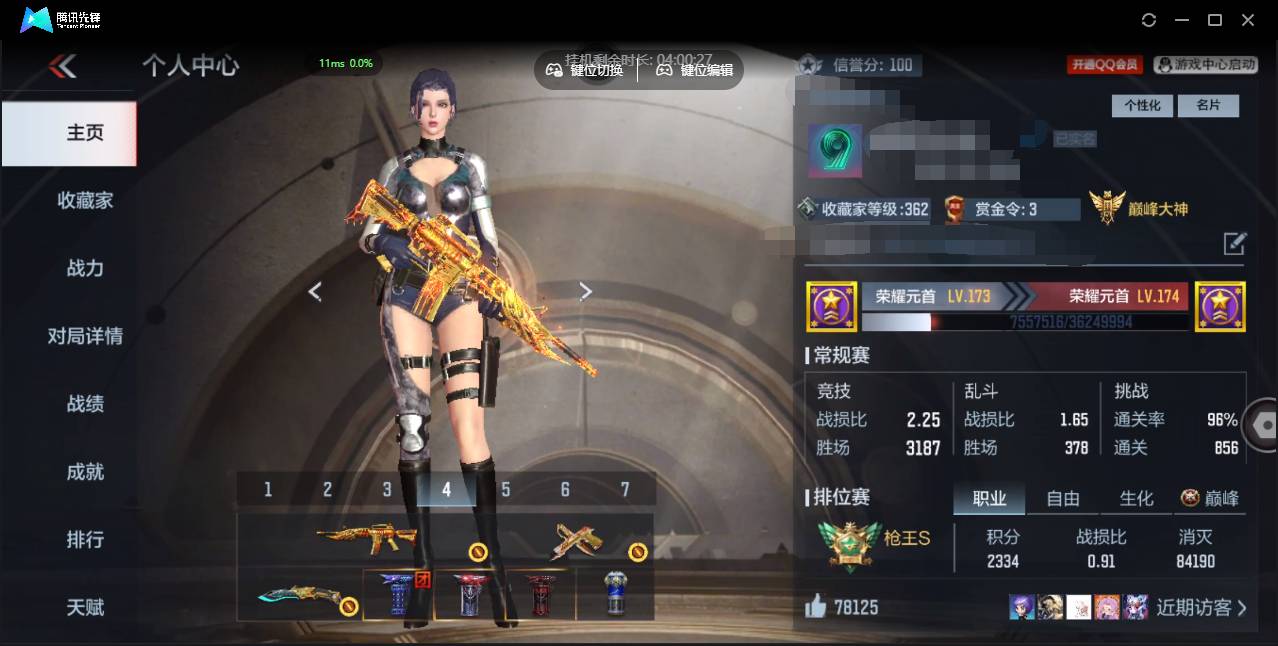Open the 收藏家 collector menu
The height and width of the screenshot is (646, 1278).
(x=85, y=200)
